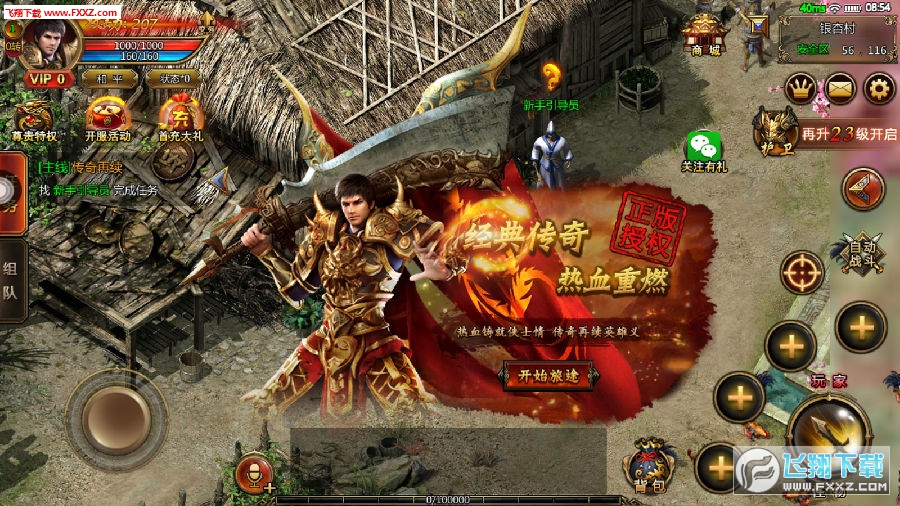Open the VIP 0 panel

pyautogui.click(x=47, y=78)
